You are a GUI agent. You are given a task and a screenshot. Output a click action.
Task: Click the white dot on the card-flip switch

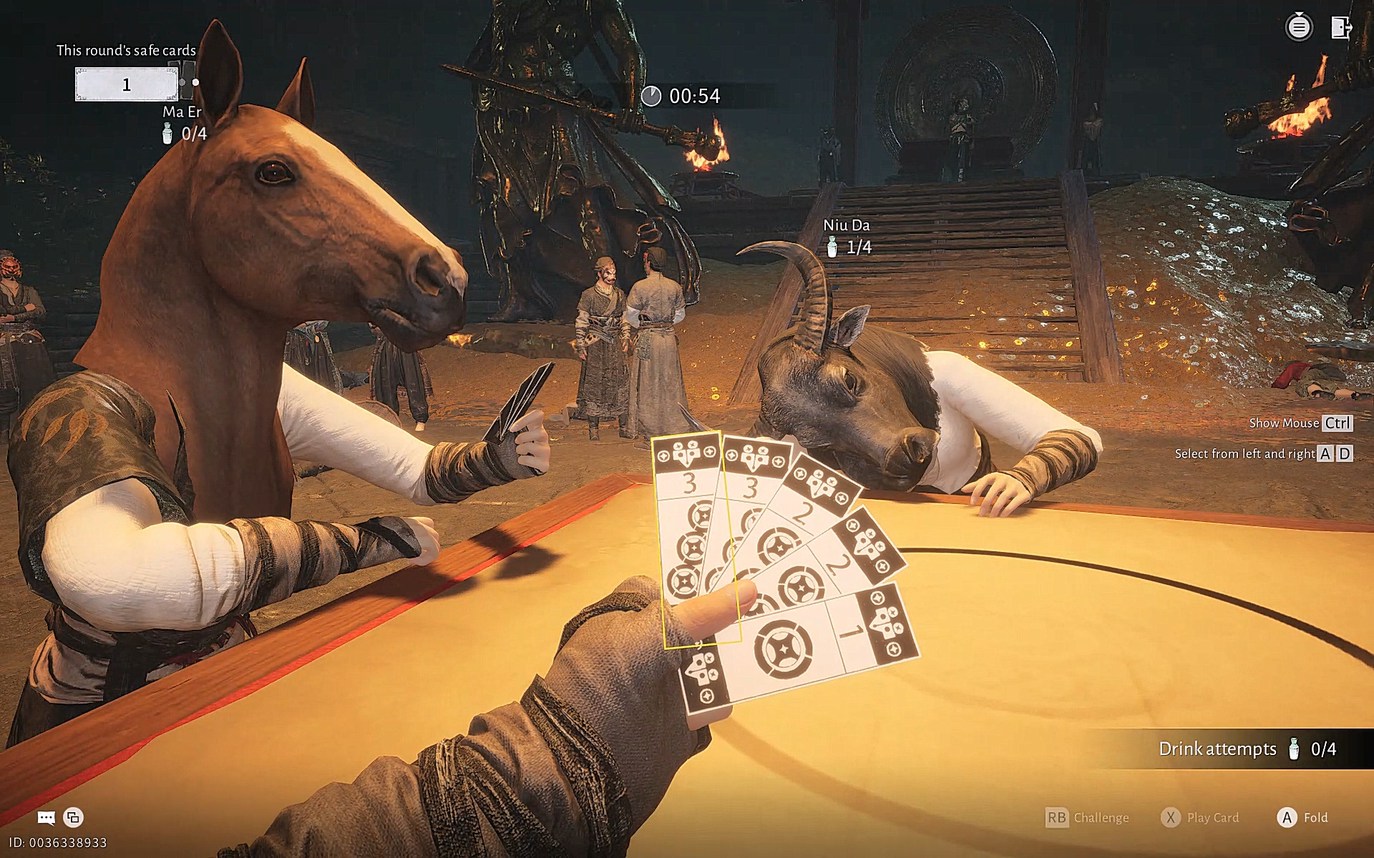click(x=195, y=83)
